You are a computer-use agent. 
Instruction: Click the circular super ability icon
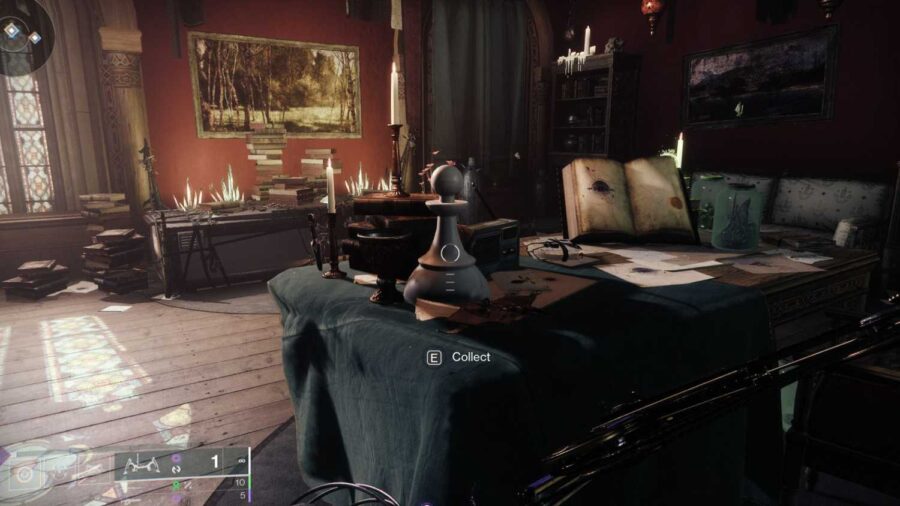(27, 472)
